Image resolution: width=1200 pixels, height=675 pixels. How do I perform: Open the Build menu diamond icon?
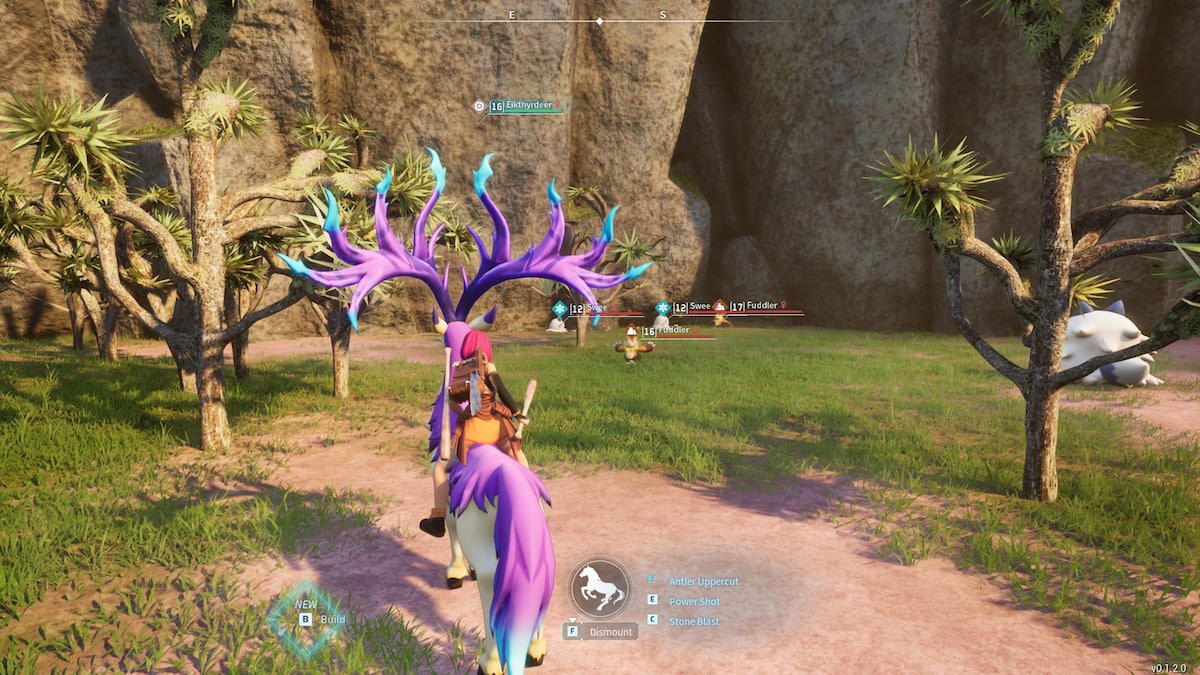tap(306, 619)
